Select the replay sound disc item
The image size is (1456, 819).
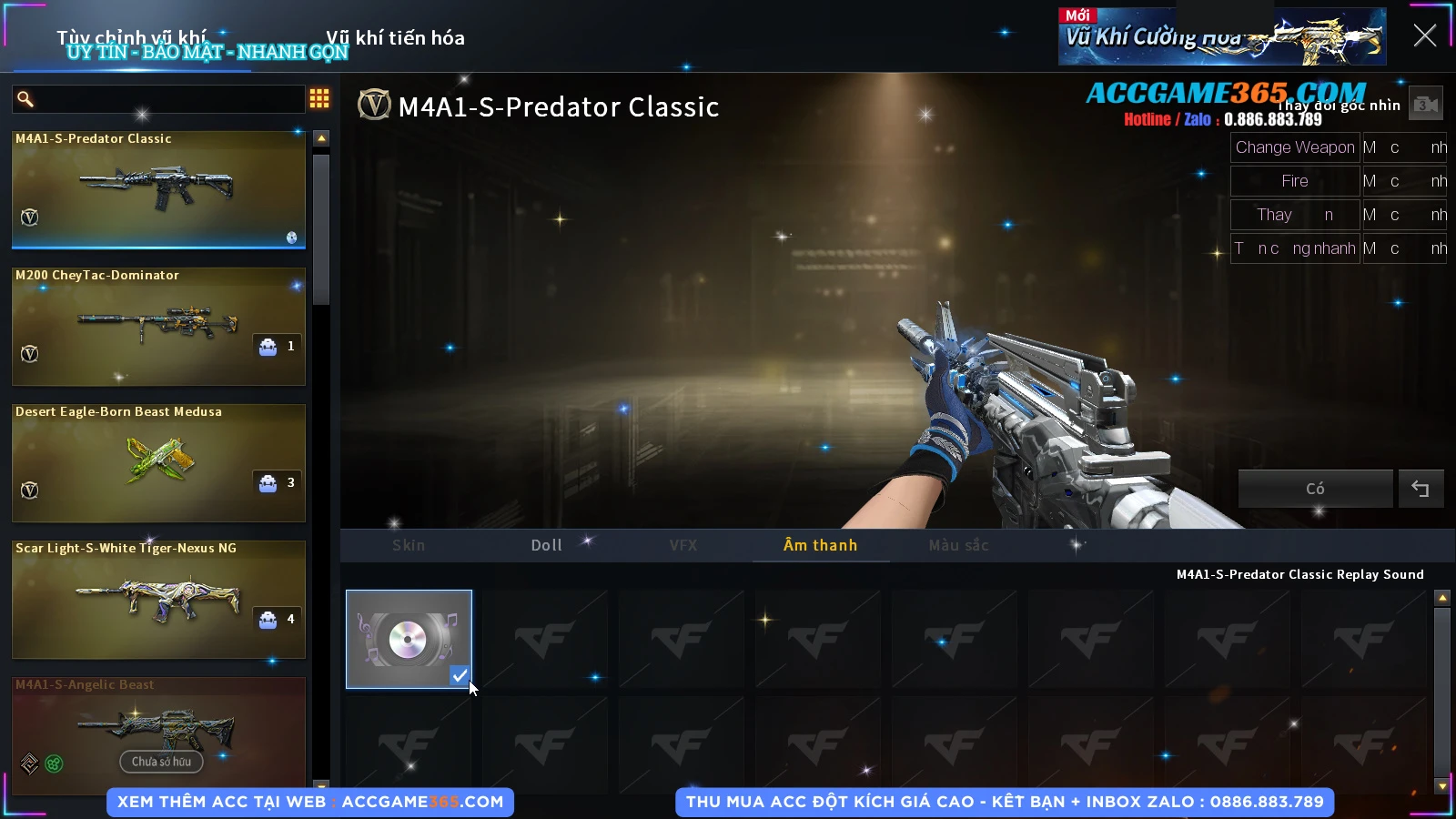coord(409,639)
